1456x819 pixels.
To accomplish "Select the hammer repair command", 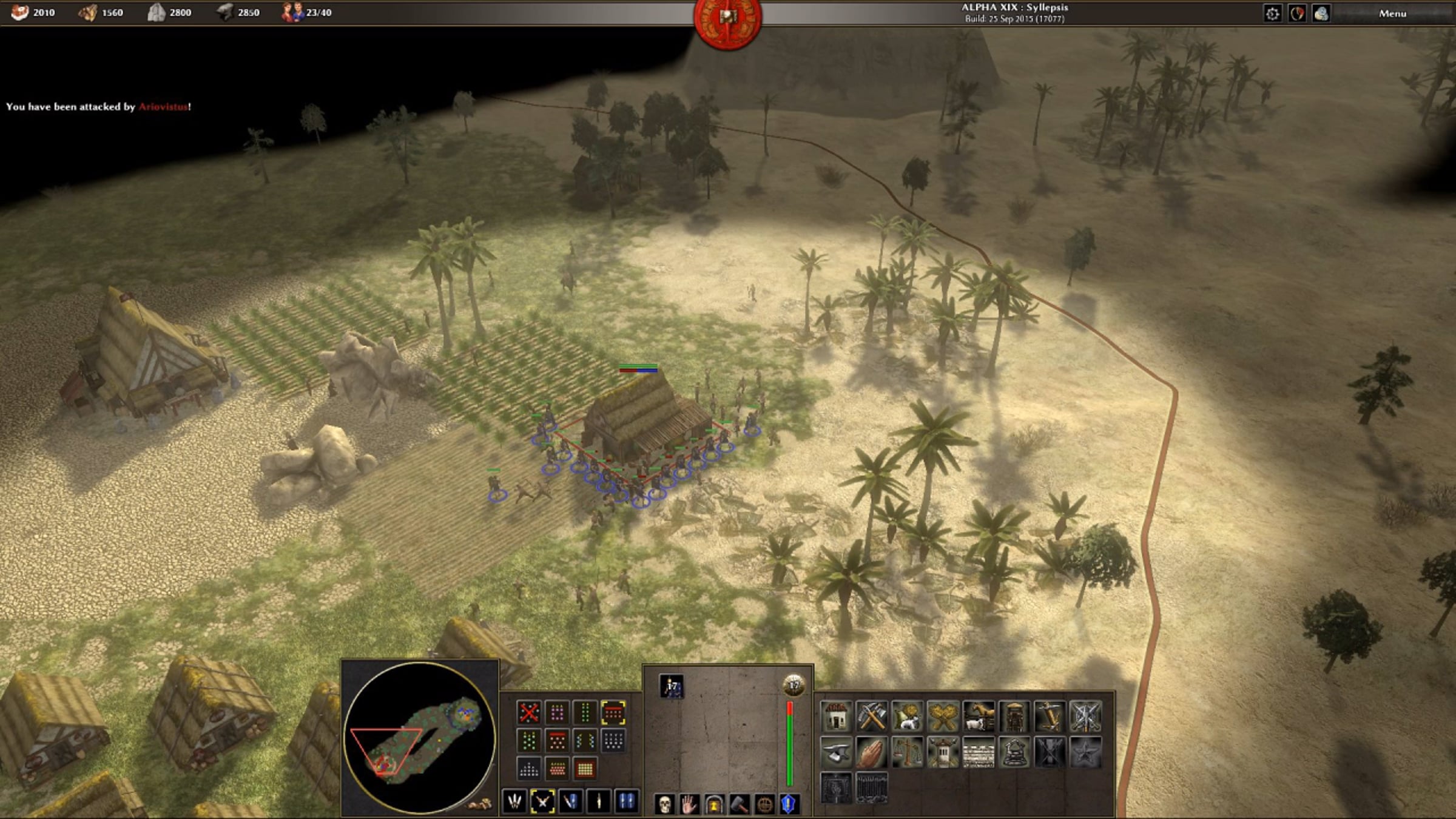I will click(740, 804).
